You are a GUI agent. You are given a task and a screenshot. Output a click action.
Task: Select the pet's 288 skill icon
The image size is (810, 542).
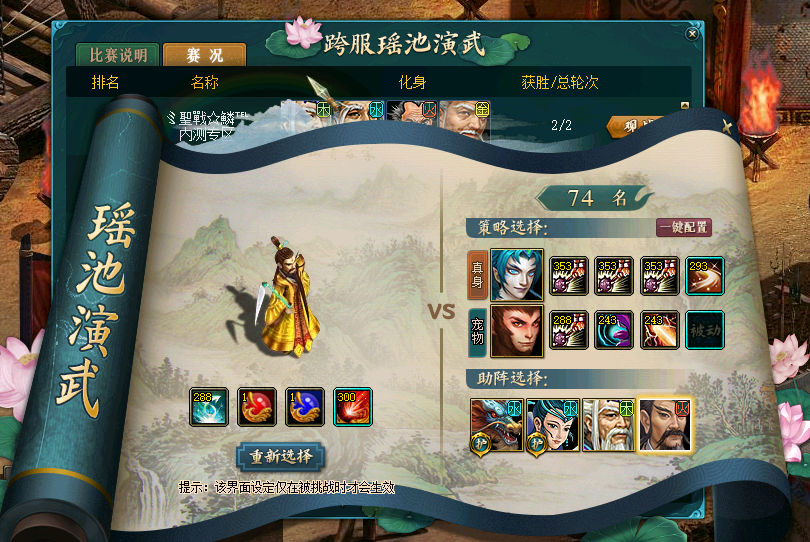(568, 331)
